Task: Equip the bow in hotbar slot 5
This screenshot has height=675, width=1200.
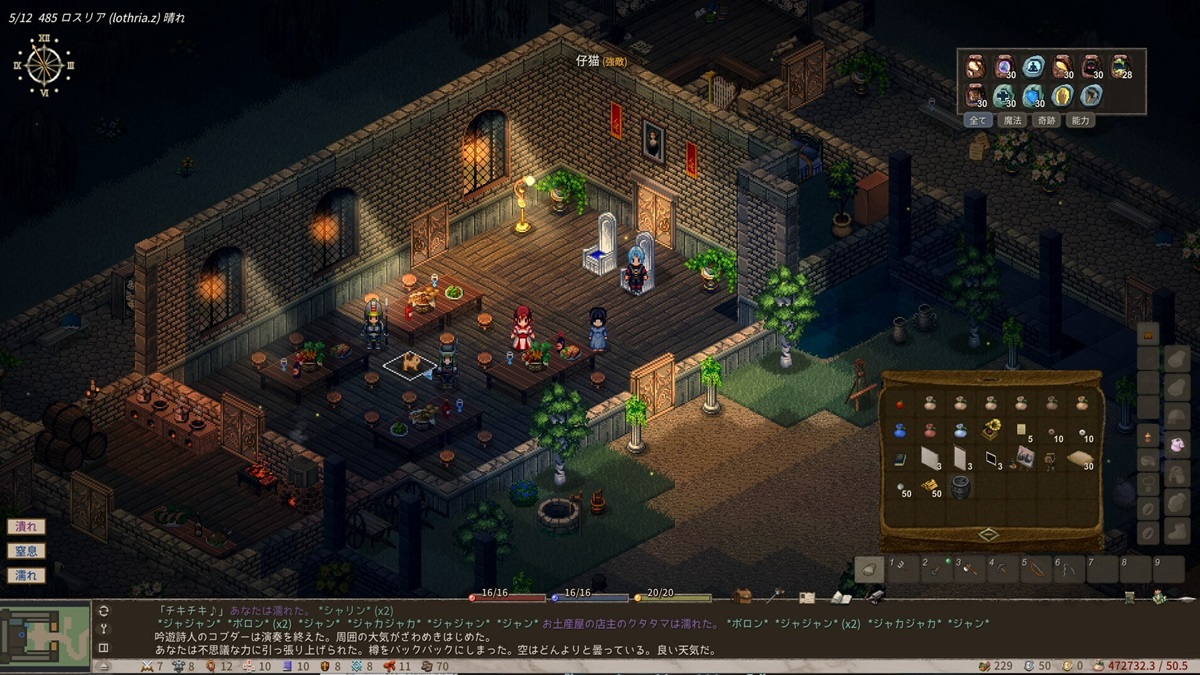Action: coord(1037,569)
